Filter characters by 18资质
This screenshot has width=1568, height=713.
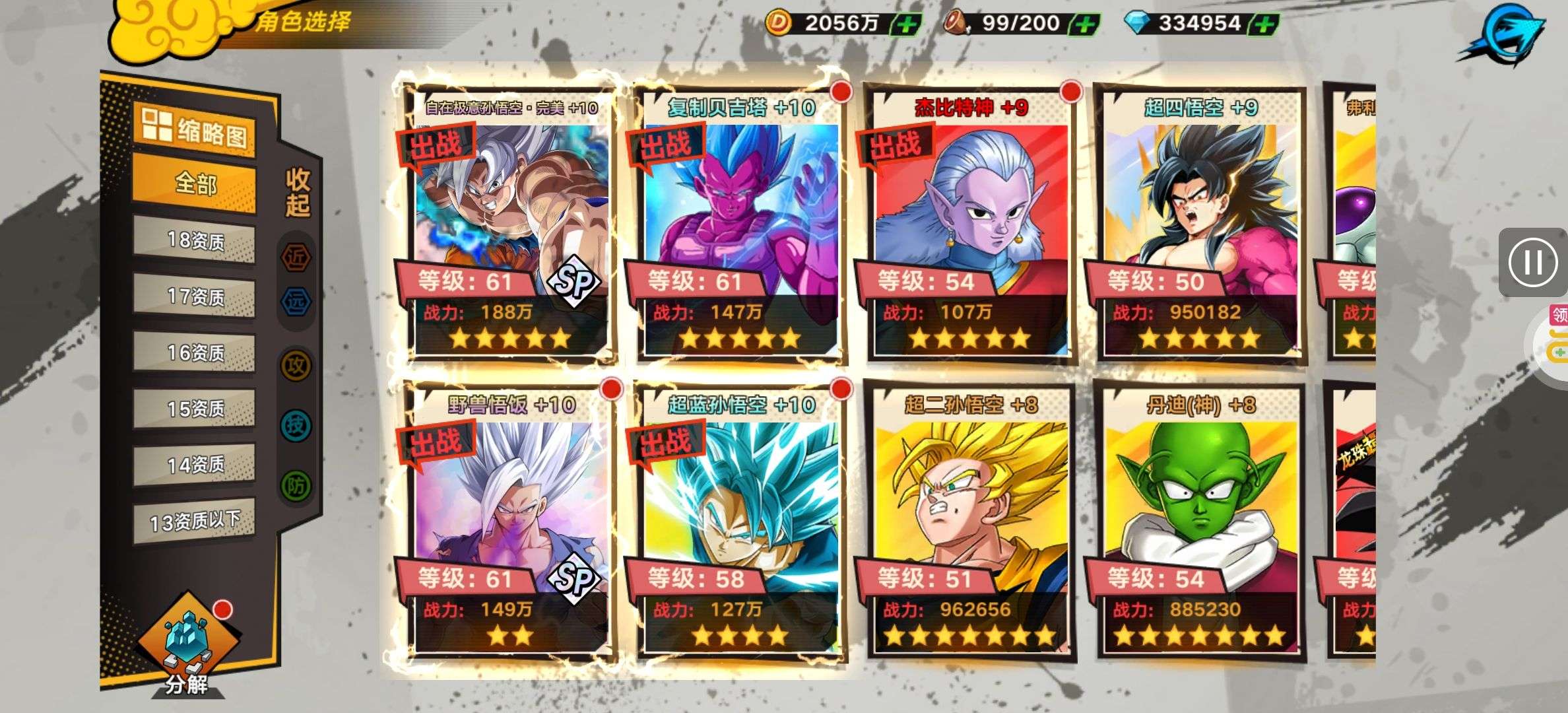[x=195, y=240]
